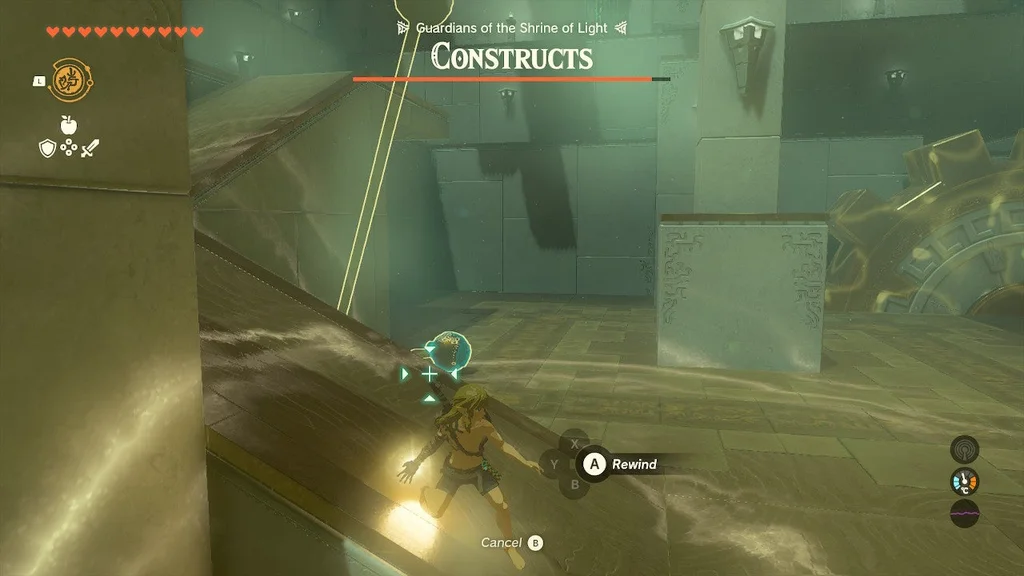
Task: Click the Shrine Sensor icon
Action: click(x=964, y=449)
